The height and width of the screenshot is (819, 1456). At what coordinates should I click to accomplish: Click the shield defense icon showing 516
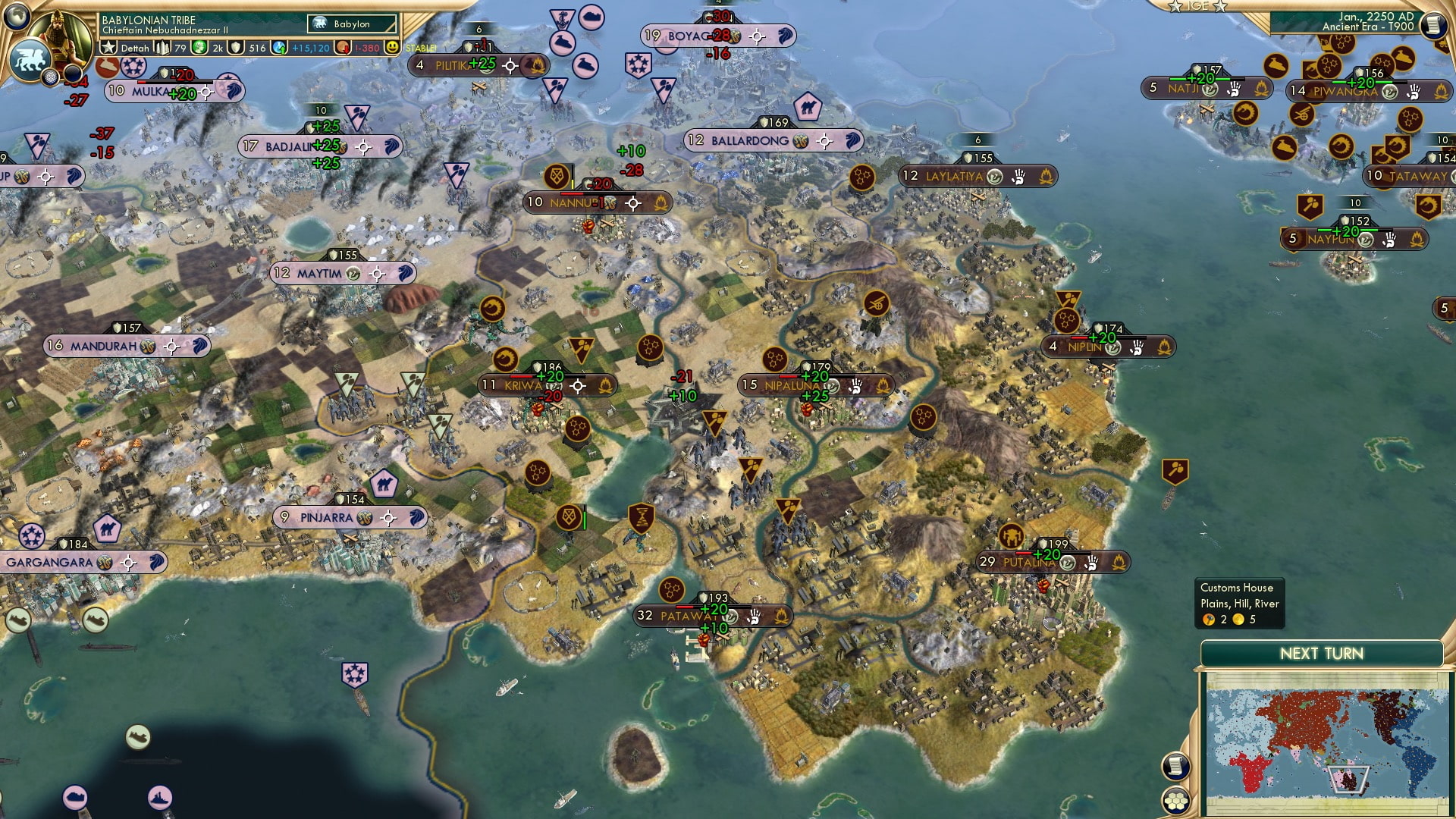click(235, 48)
